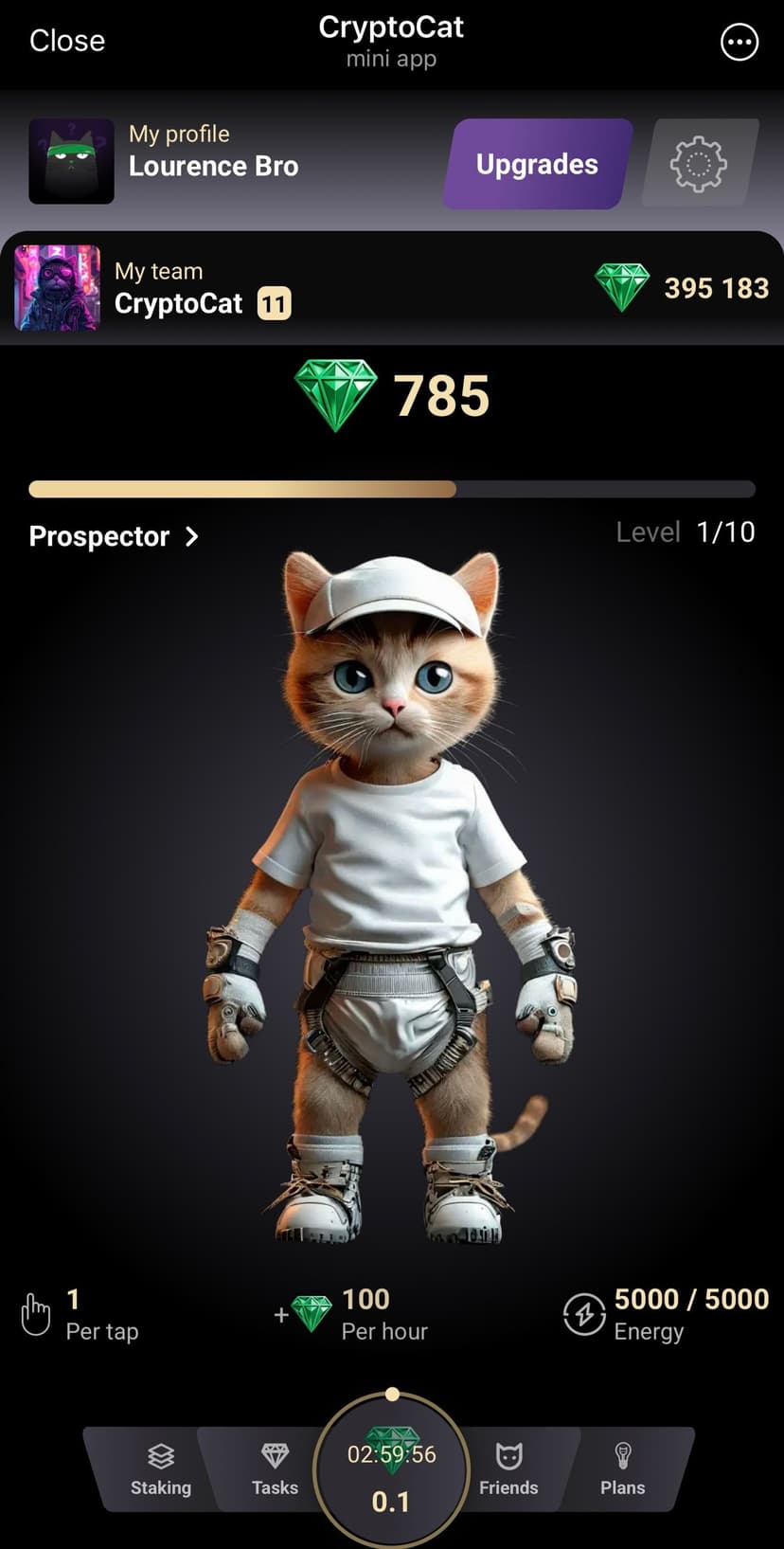Image resolution: width=784 pixels, height=1549 pixels.
Task: Select the Plans tab
Action: click(622, 1469)
